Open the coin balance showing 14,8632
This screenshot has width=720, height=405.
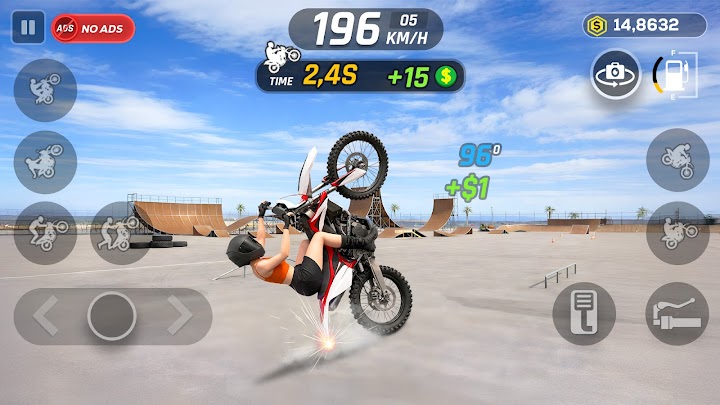644,25
